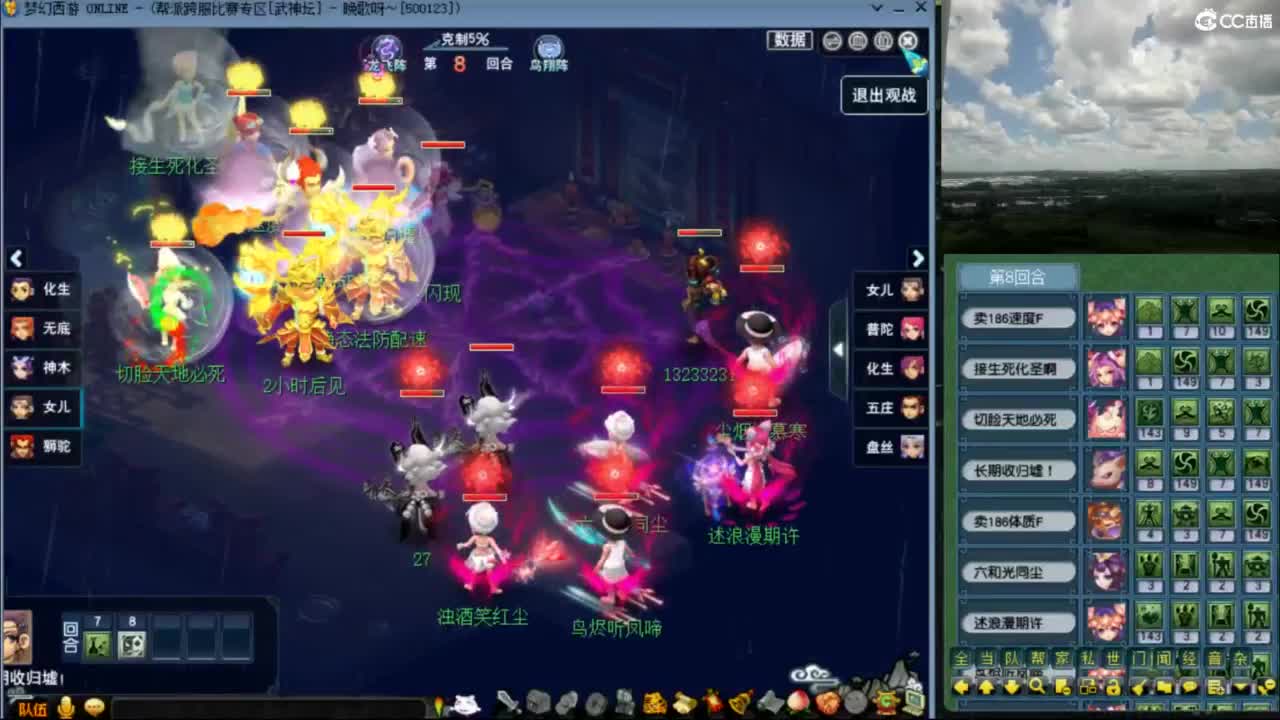Click the 退出观战 button
The image size is (1280, 720).
882,96
